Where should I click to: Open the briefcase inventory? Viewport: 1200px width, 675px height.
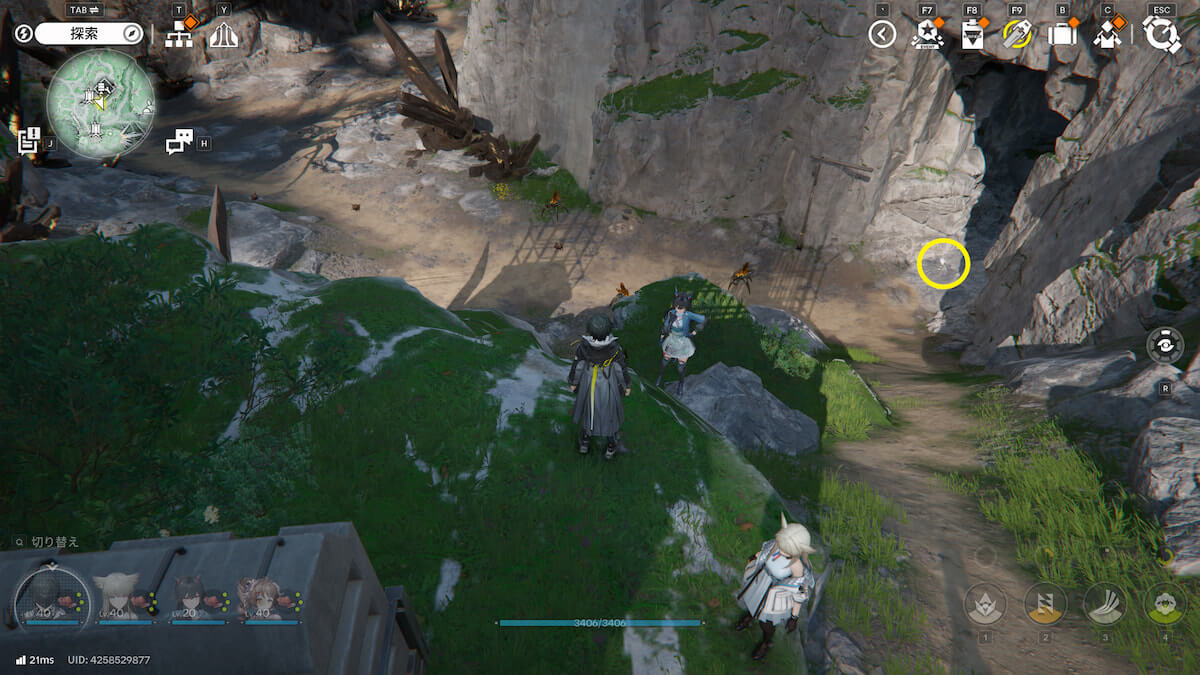pyautogui.click(x=1061, y=35)
